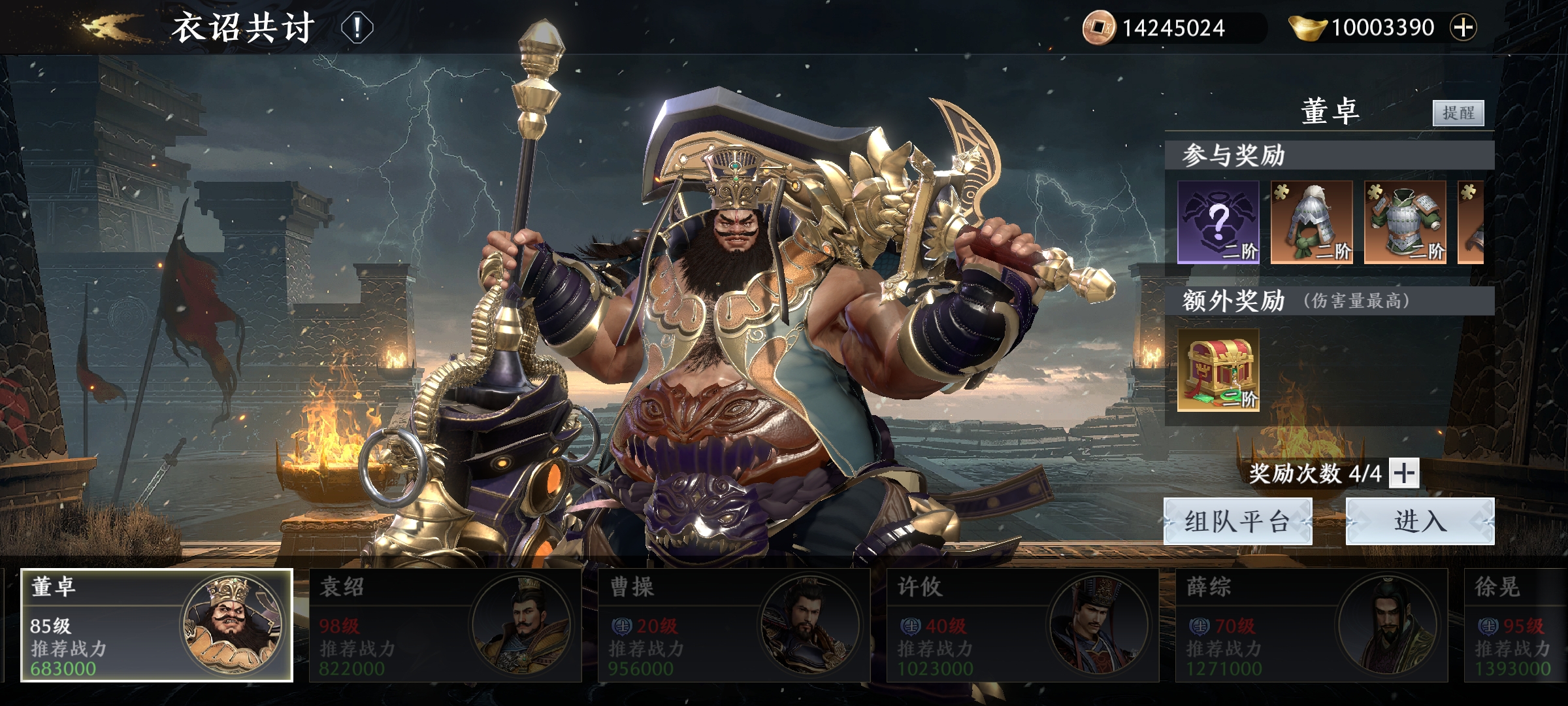Screen dimensions: 1568x706
Task: View the mystery question mark reward
Action: (x=1218, y=222)
